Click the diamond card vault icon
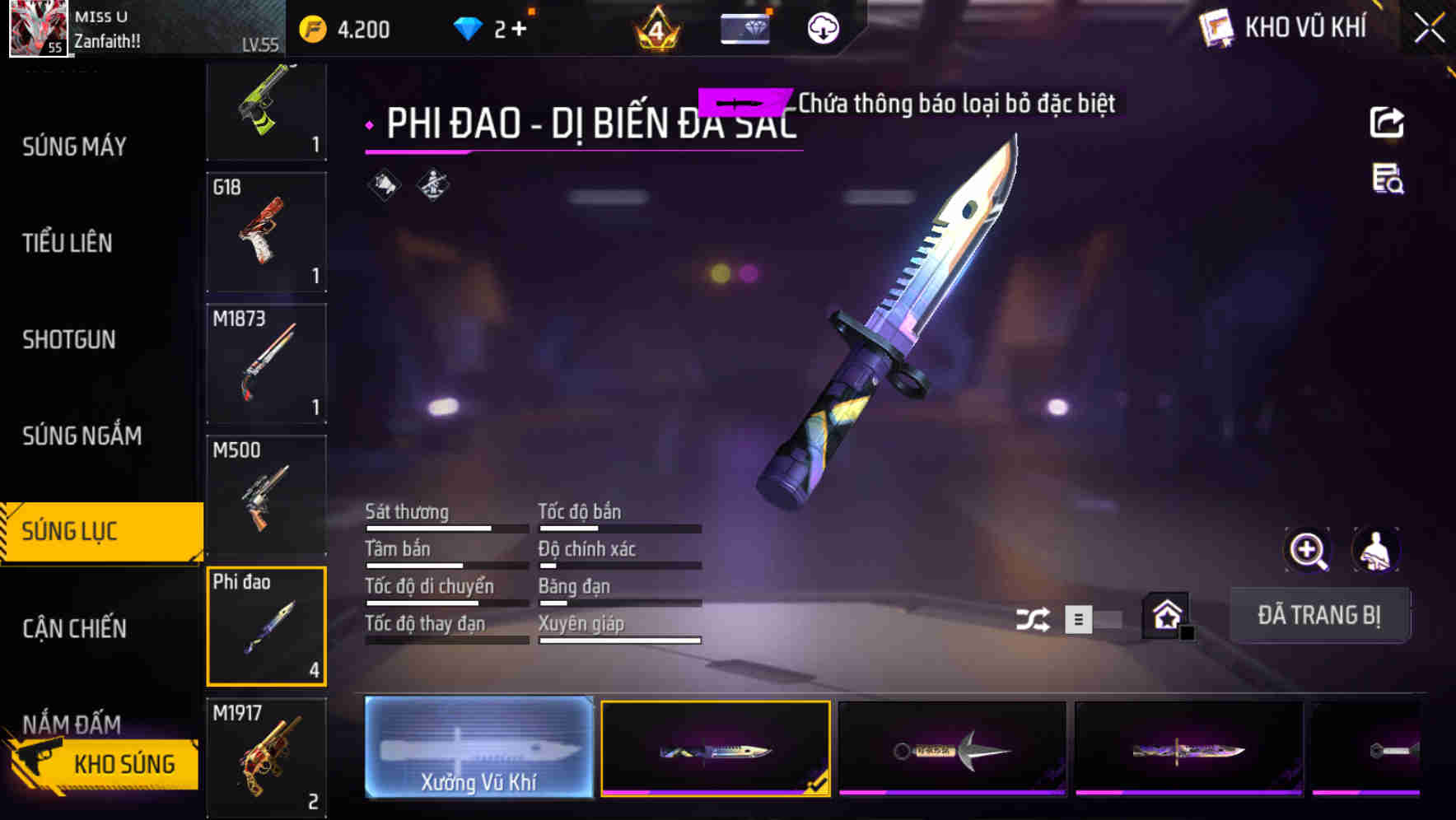1456x820 pixels. tap(745, 30)
